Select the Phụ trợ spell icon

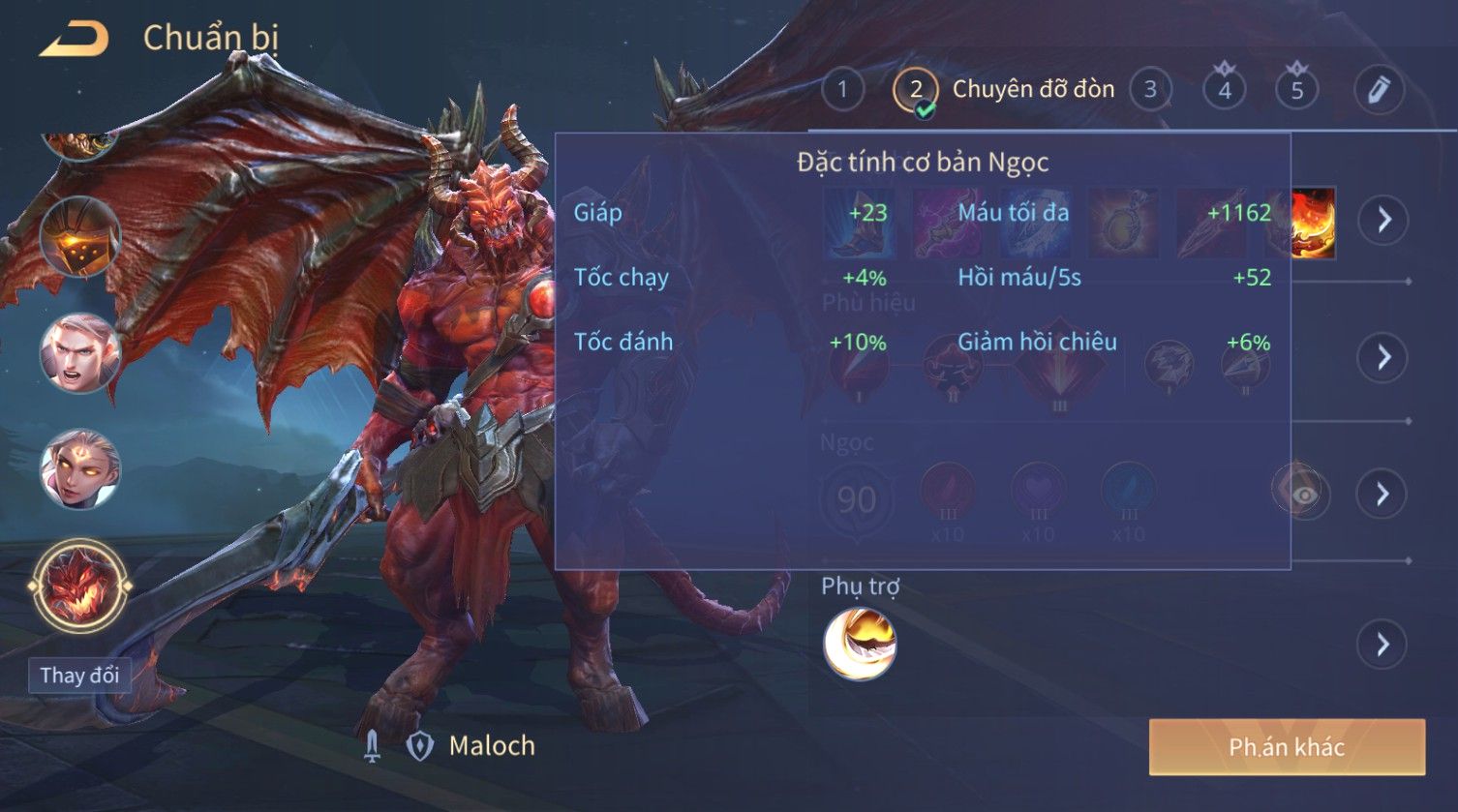click(x=860, y=644)
